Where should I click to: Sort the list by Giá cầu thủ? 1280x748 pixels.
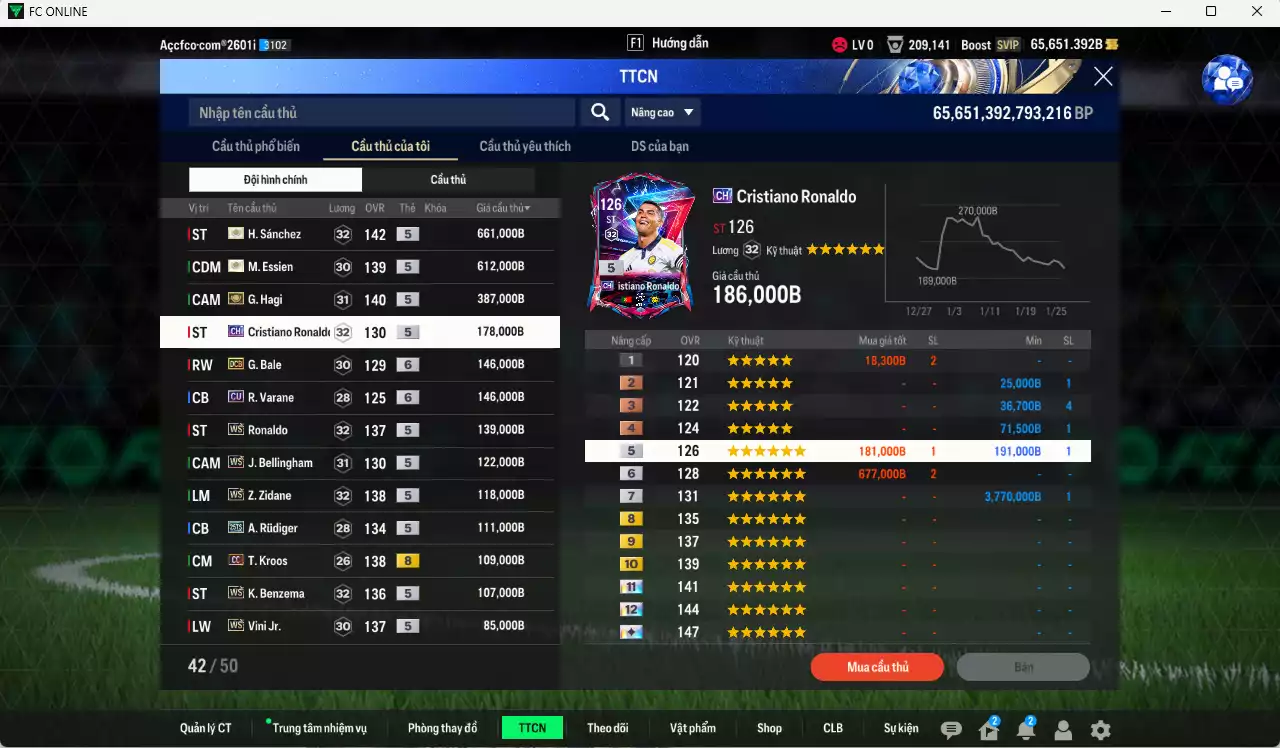[x=503, y=208]
